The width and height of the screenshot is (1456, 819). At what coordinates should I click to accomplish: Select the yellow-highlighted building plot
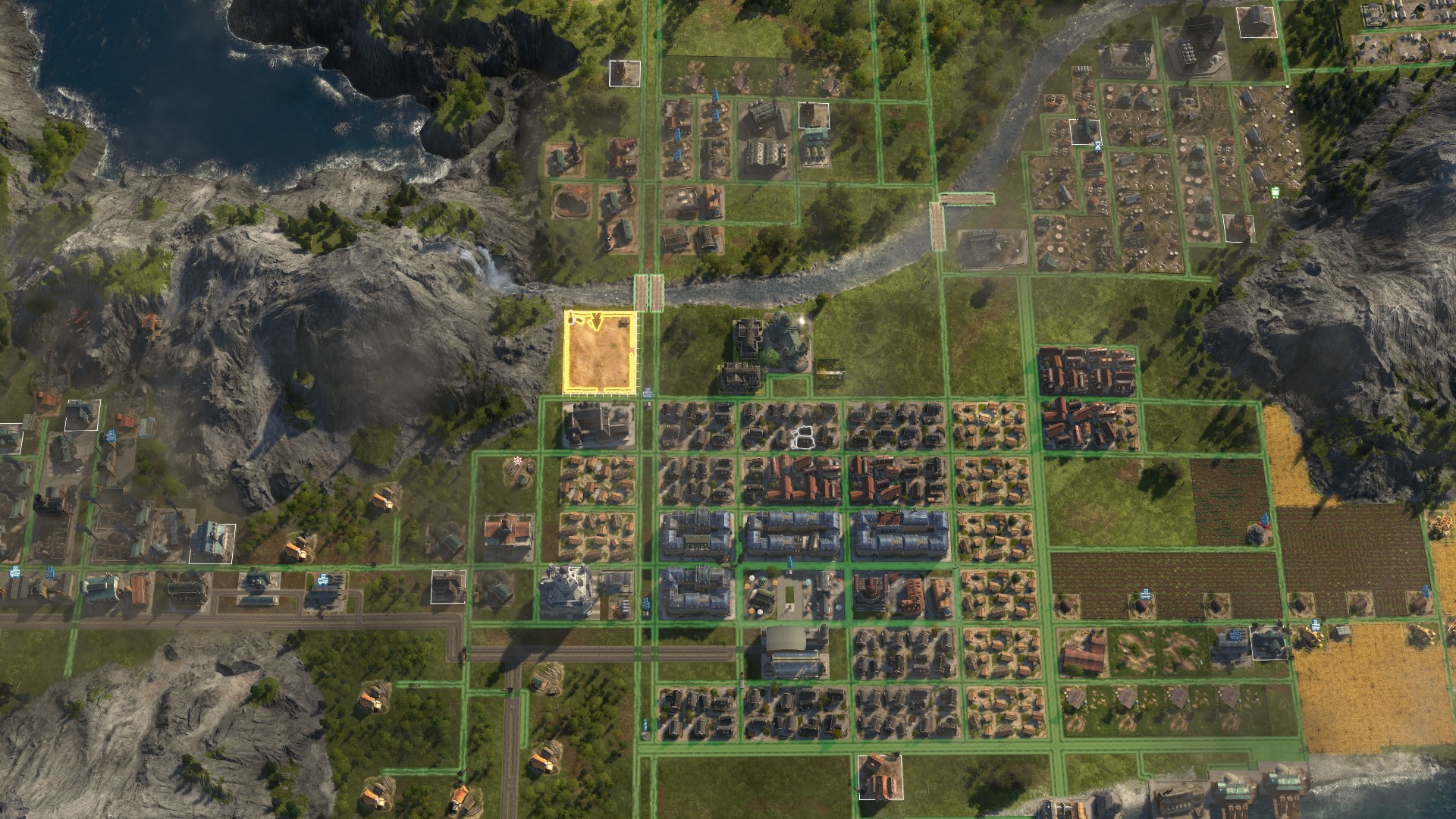599,353
